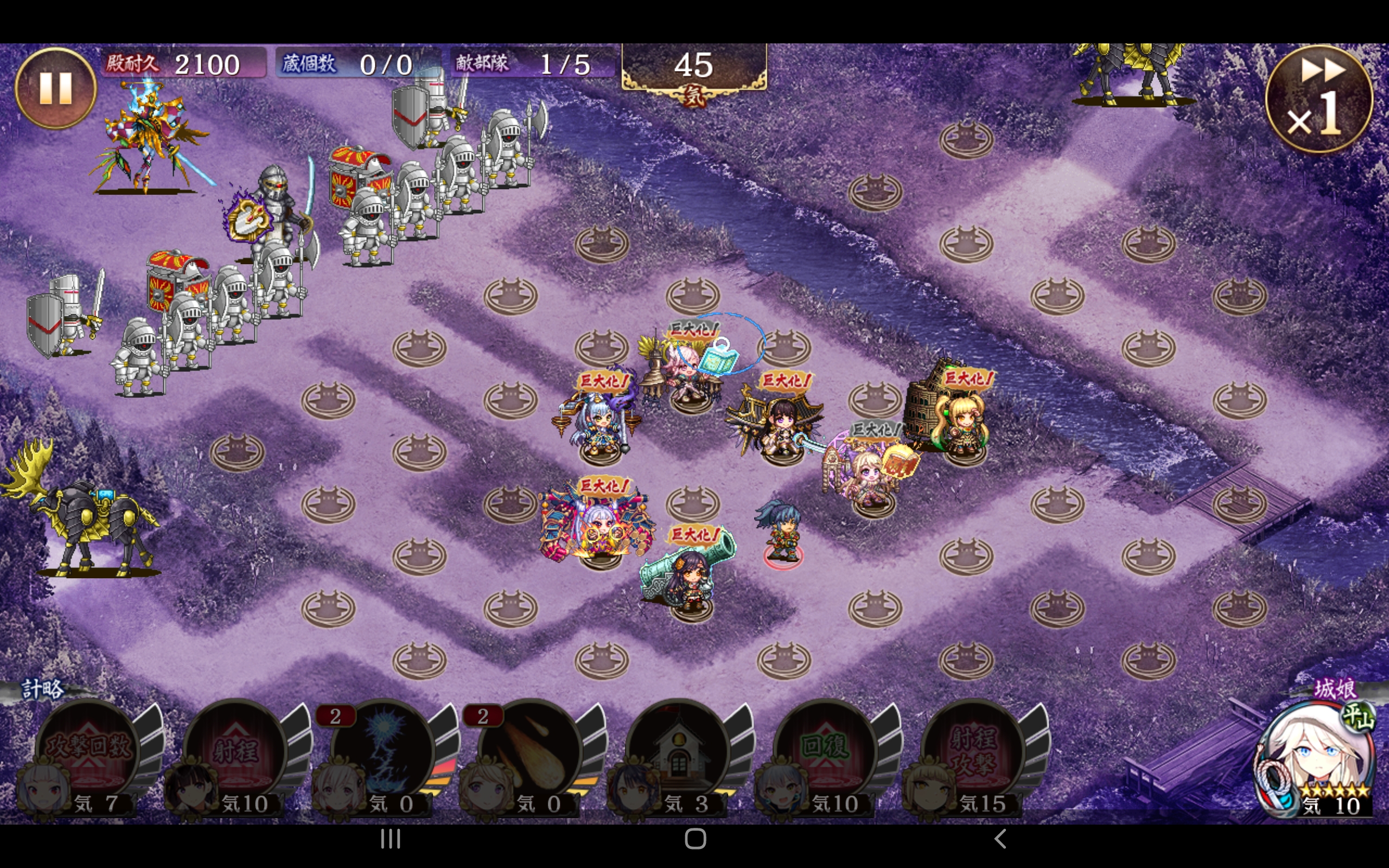Pause the battle
This screenshot has height=868, width=1389.
point(55,88)
